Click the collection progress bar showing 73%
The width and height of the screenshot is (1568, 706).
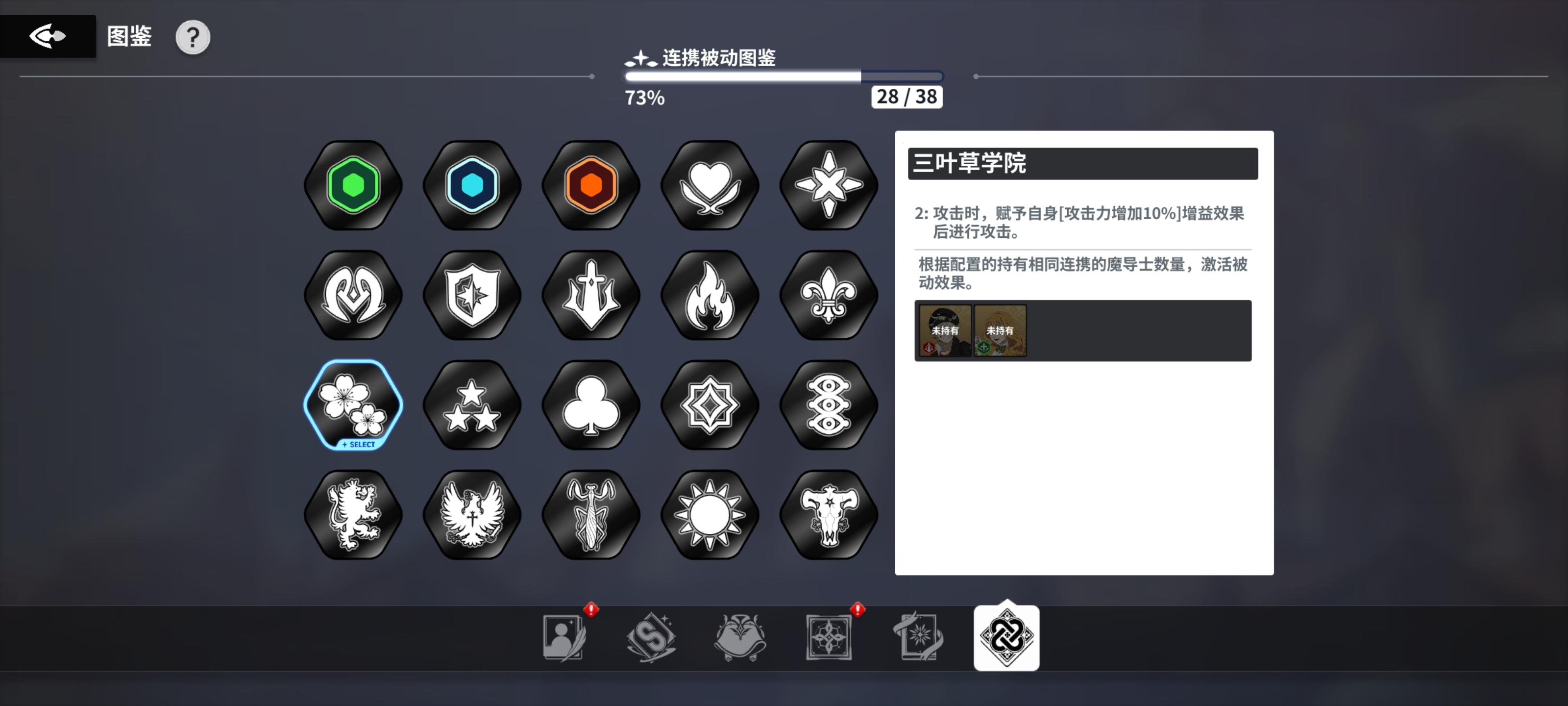point(782,76)
